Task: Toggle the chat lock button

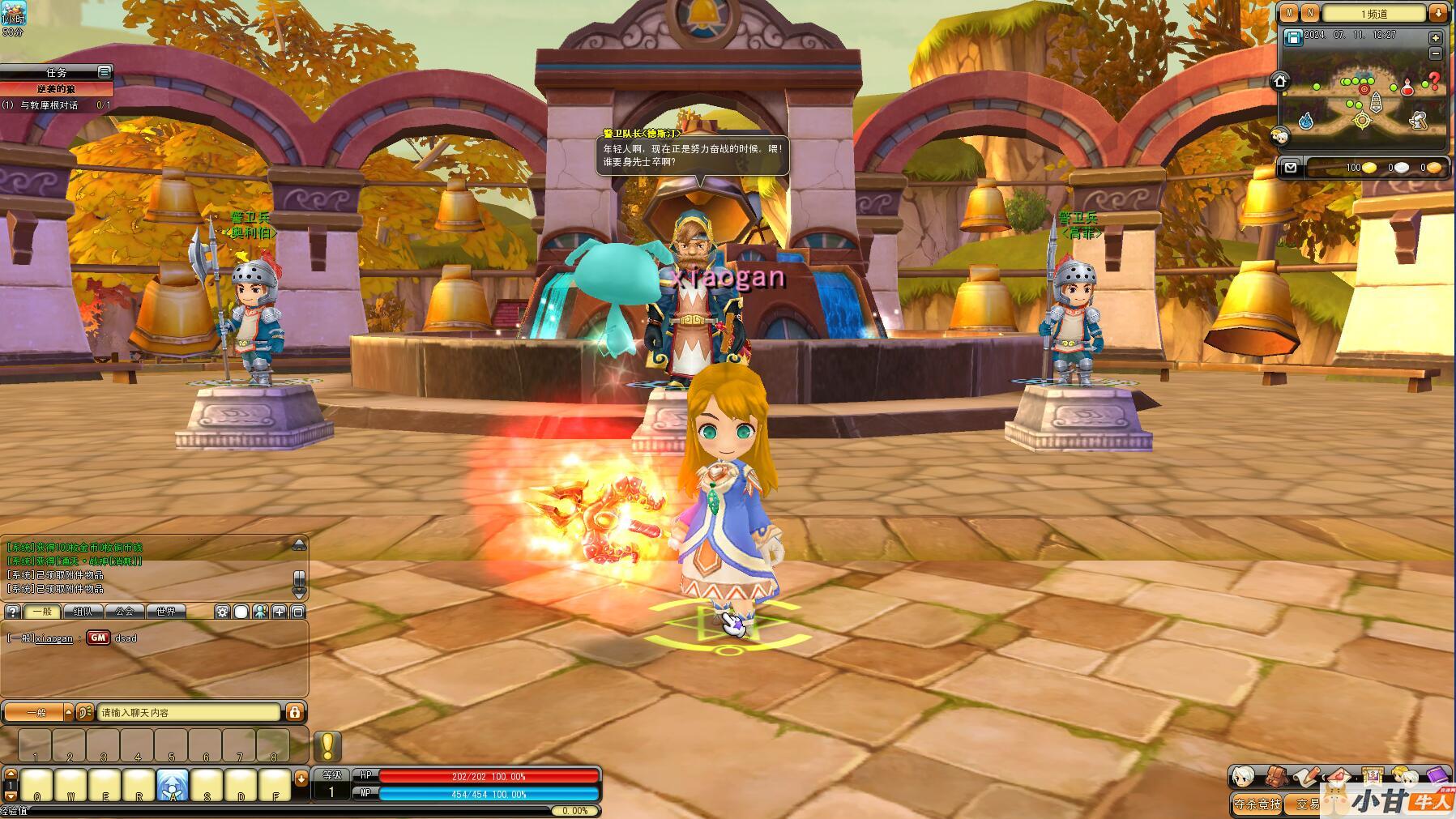Action: tap(295, 712)
